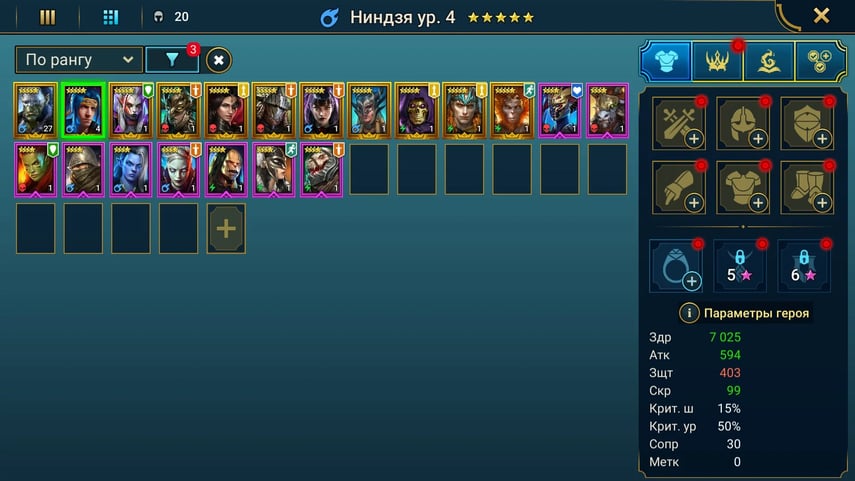Add a new champion slot with the plus tile
The image size is (855, 481).
click(x=226, y=229)
